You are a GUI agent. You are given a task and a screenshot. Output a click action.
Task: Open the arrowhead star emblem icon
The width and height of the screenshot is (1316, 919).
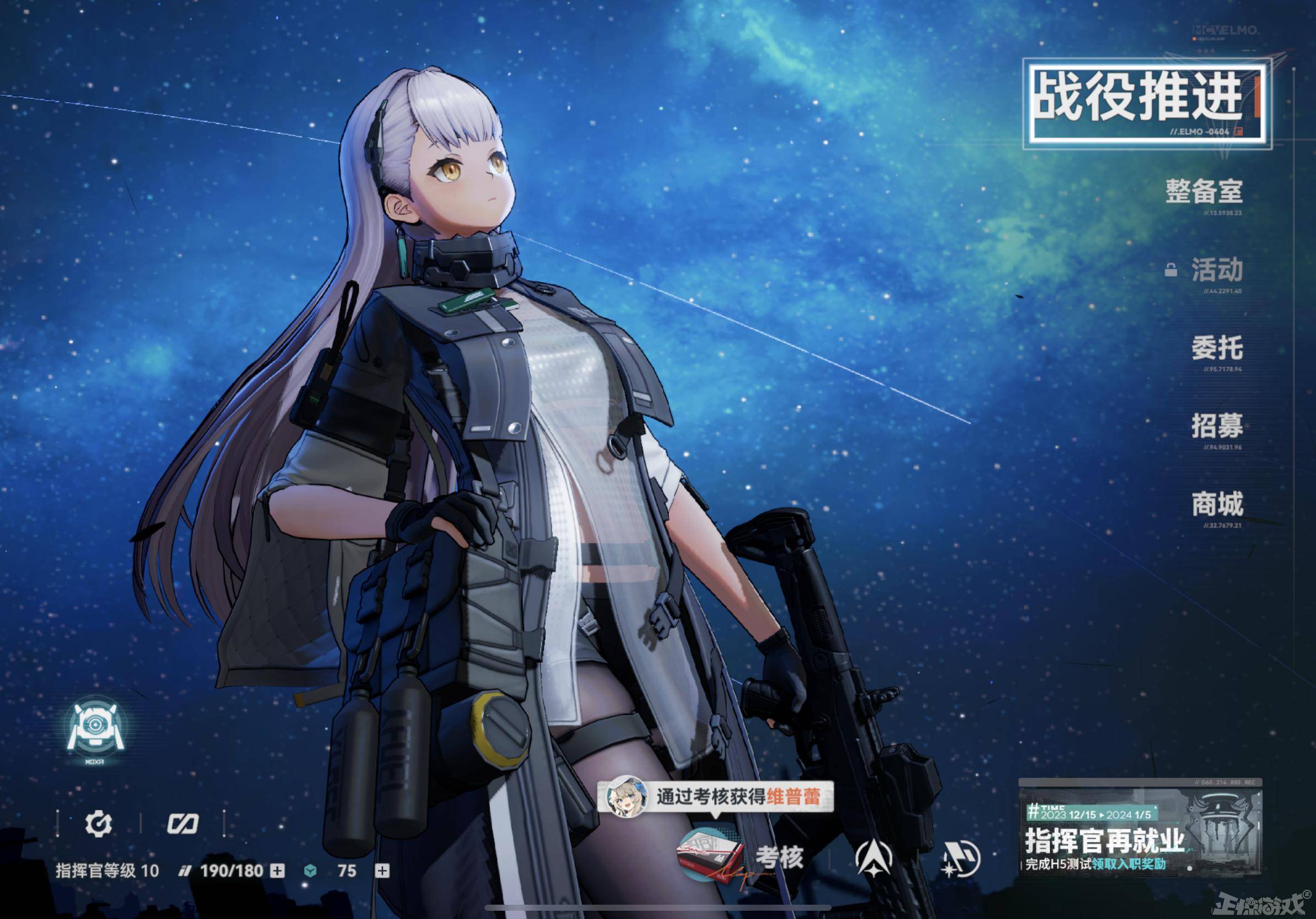click(873, 859)
